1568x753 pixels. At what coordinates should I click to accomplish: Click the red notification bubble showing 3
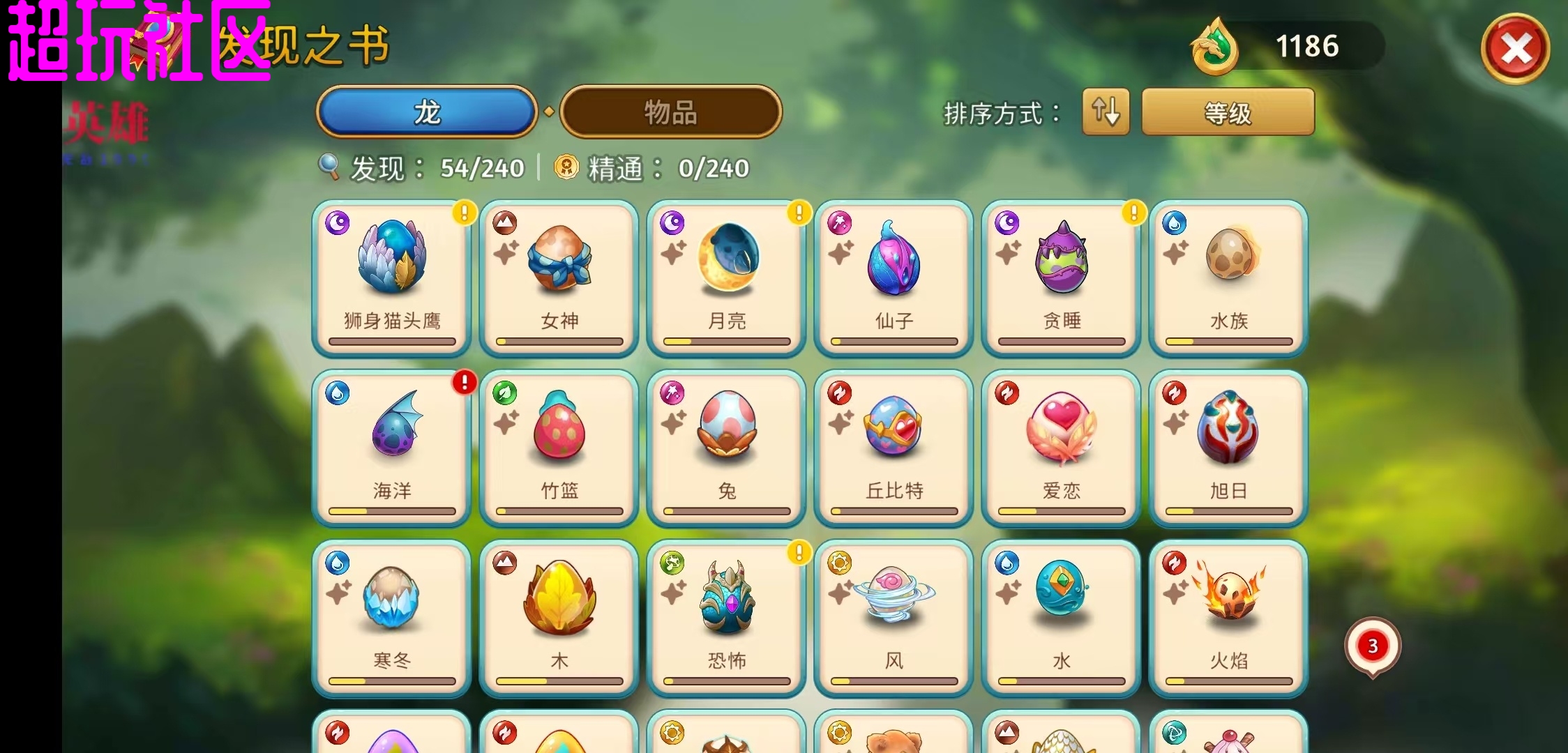(1372, 646)
